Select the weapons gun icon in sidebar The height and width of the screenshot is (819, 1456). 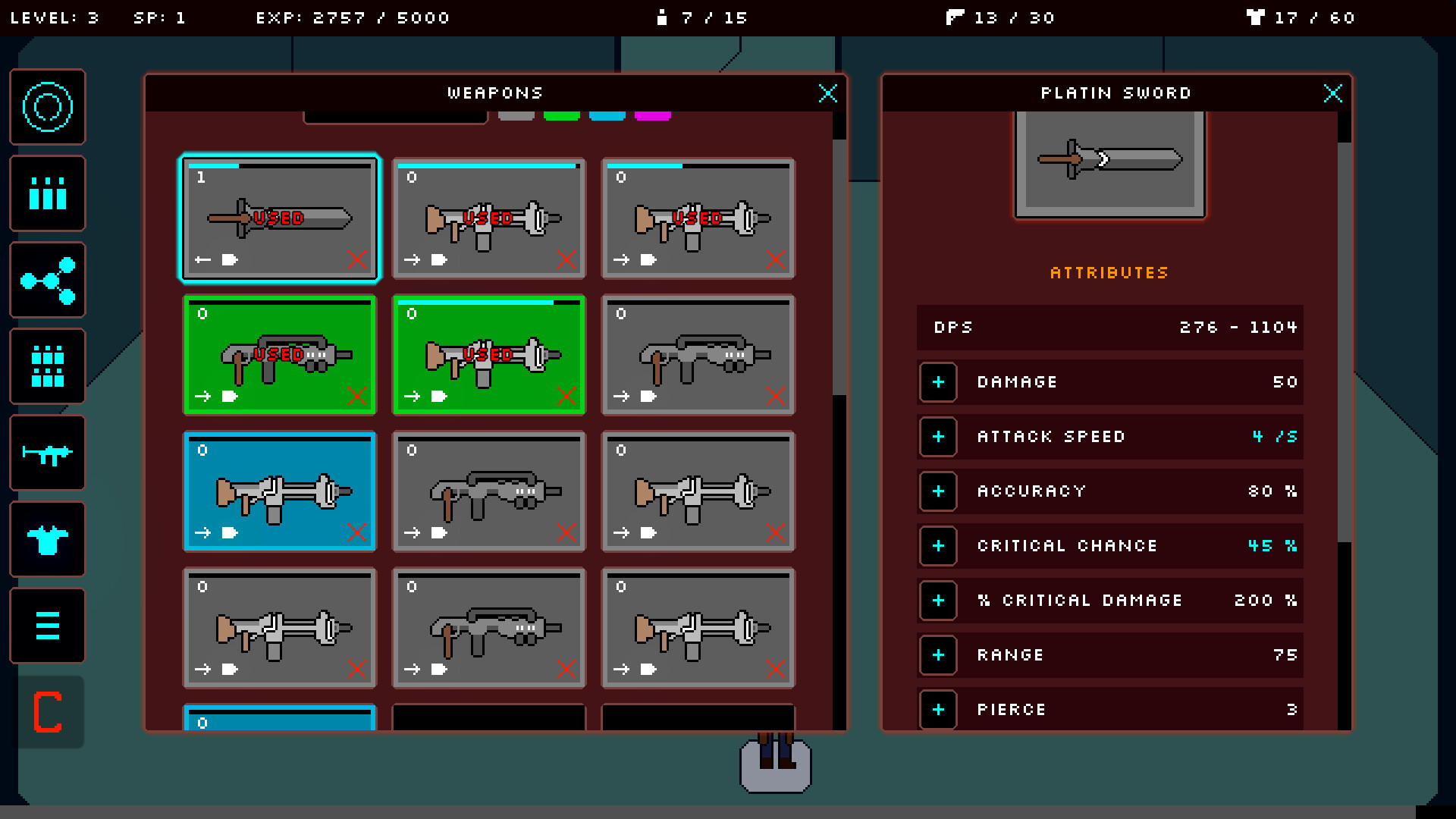tap(47, 453)
